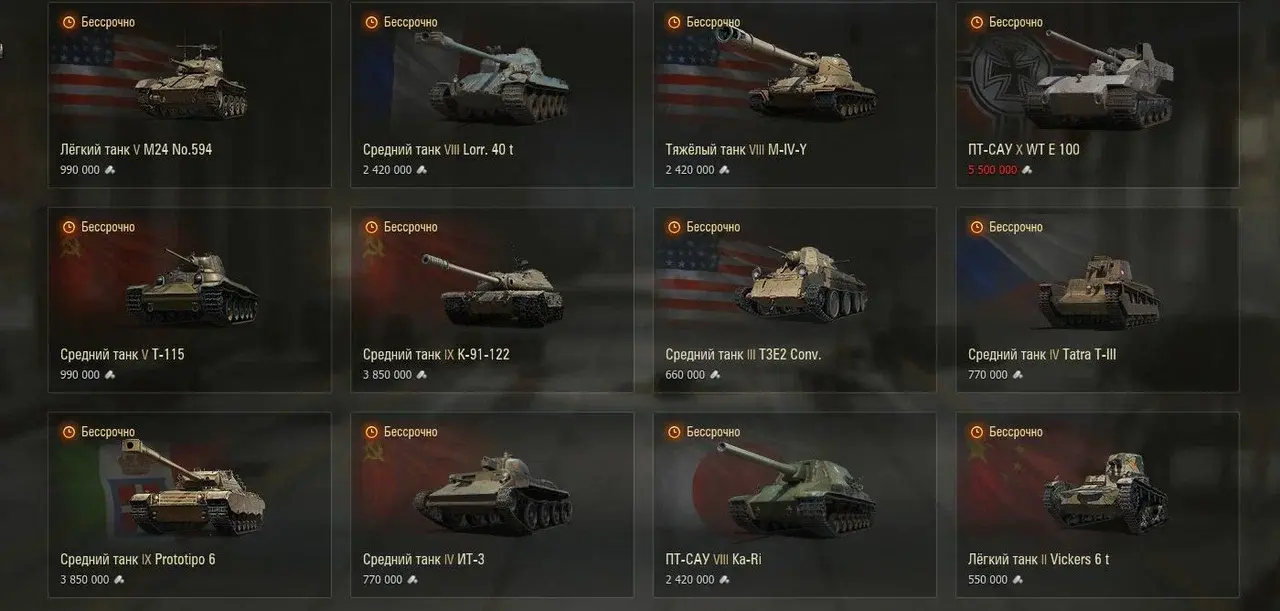
Task: Open the Lorr. 40 t medium tank card
Action: [492, 95]
